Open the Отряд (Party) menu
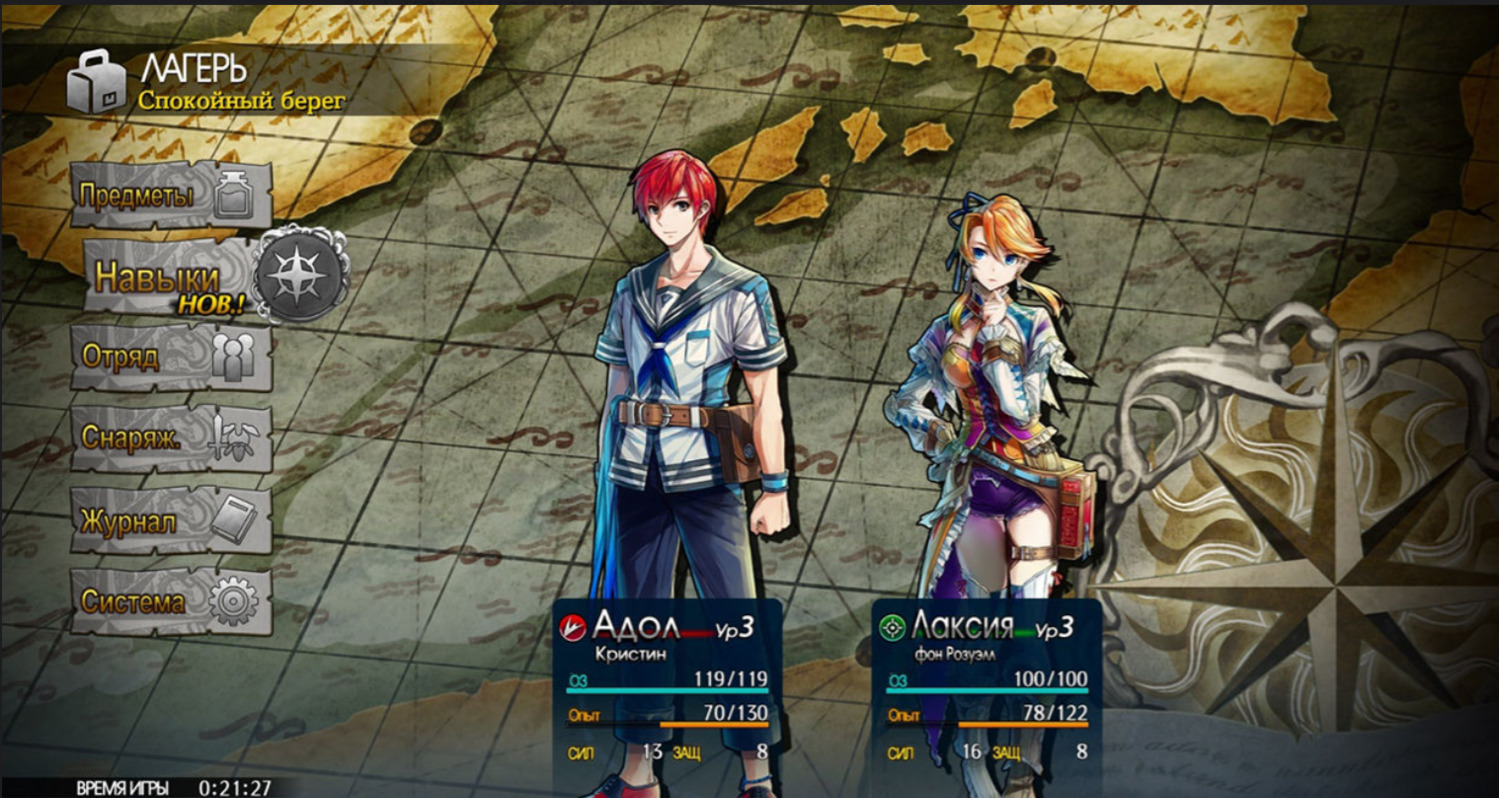 171,357
